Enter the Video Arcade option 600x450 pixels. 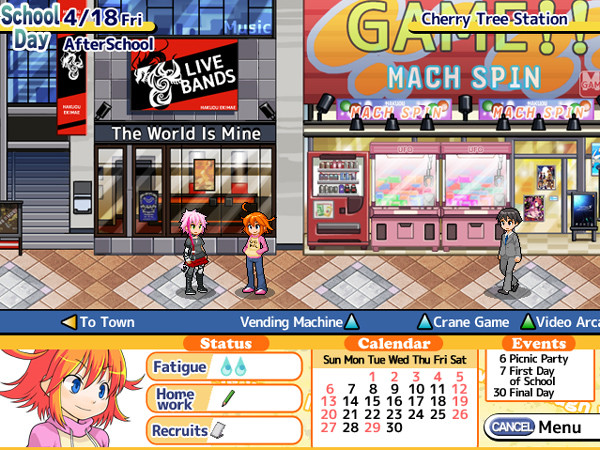pos(560,322)
